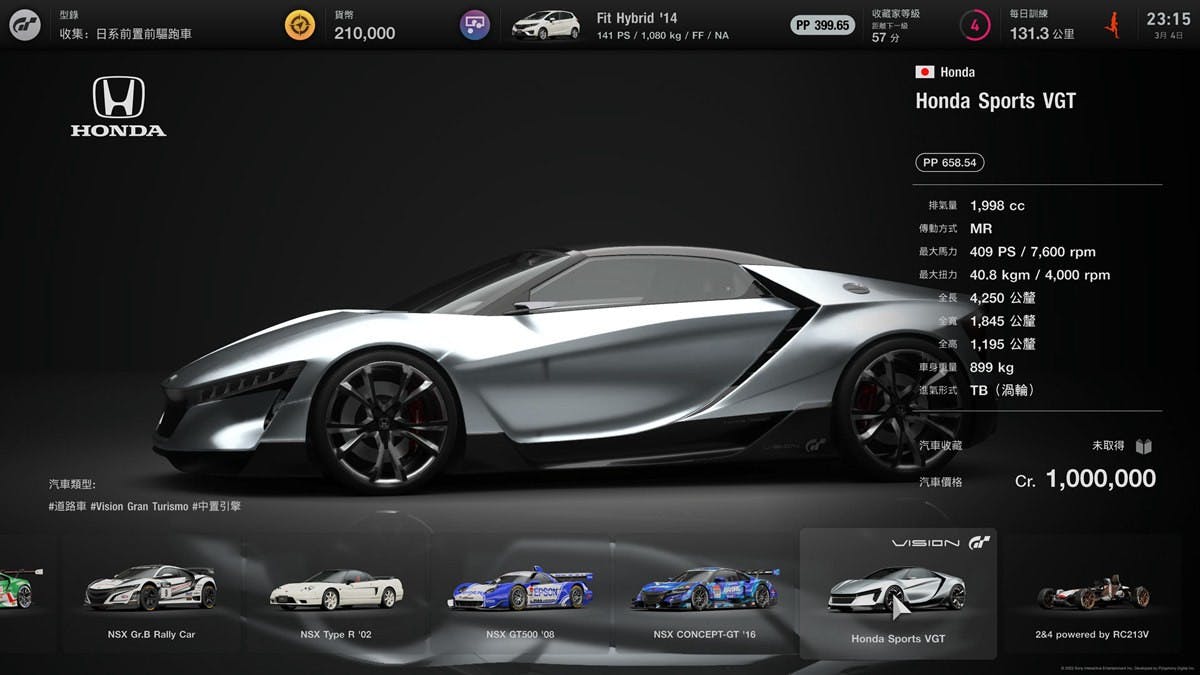Select the Honda Sports VGT tile
The height and width of the screenshot is (675, 1200).
897,596
